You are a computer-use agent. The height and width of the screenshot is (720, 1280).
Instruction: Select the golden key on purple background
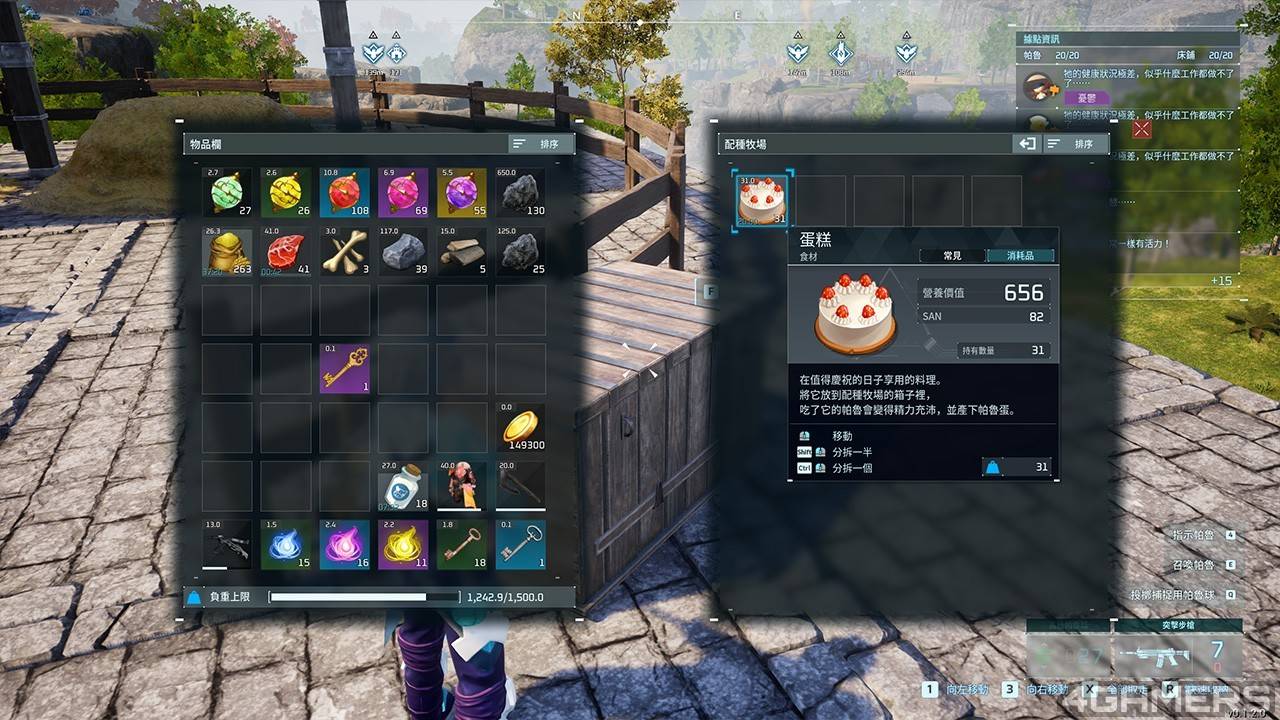coord(345,369)
